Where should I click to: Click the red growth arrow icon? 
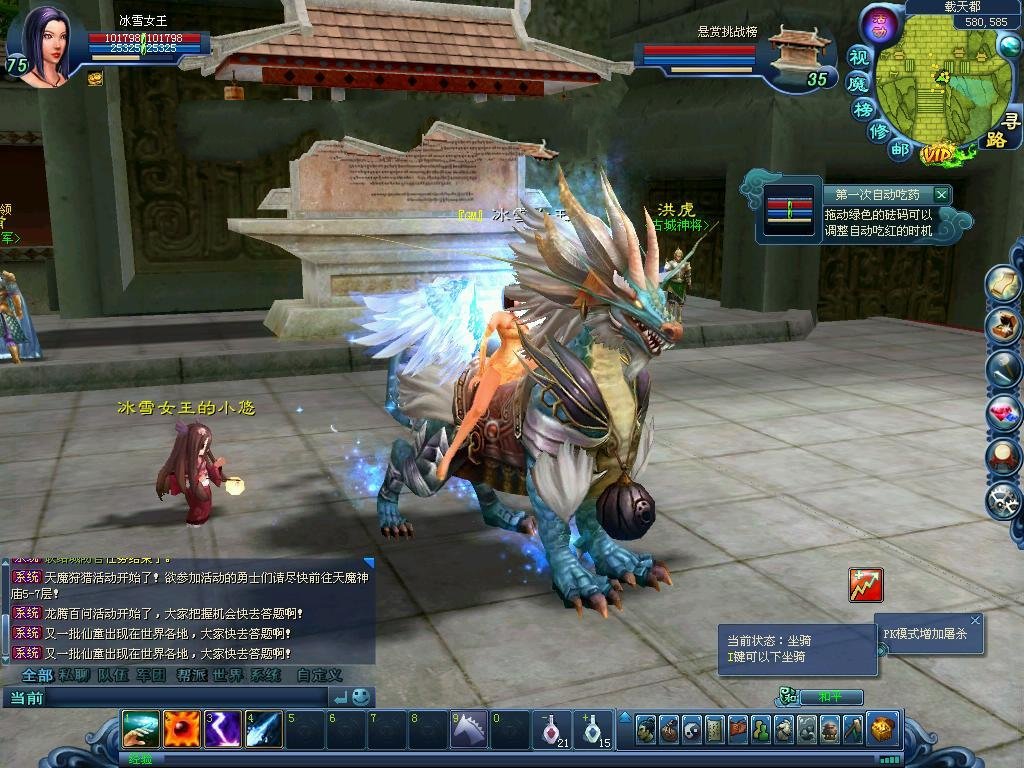click(865, 585)
